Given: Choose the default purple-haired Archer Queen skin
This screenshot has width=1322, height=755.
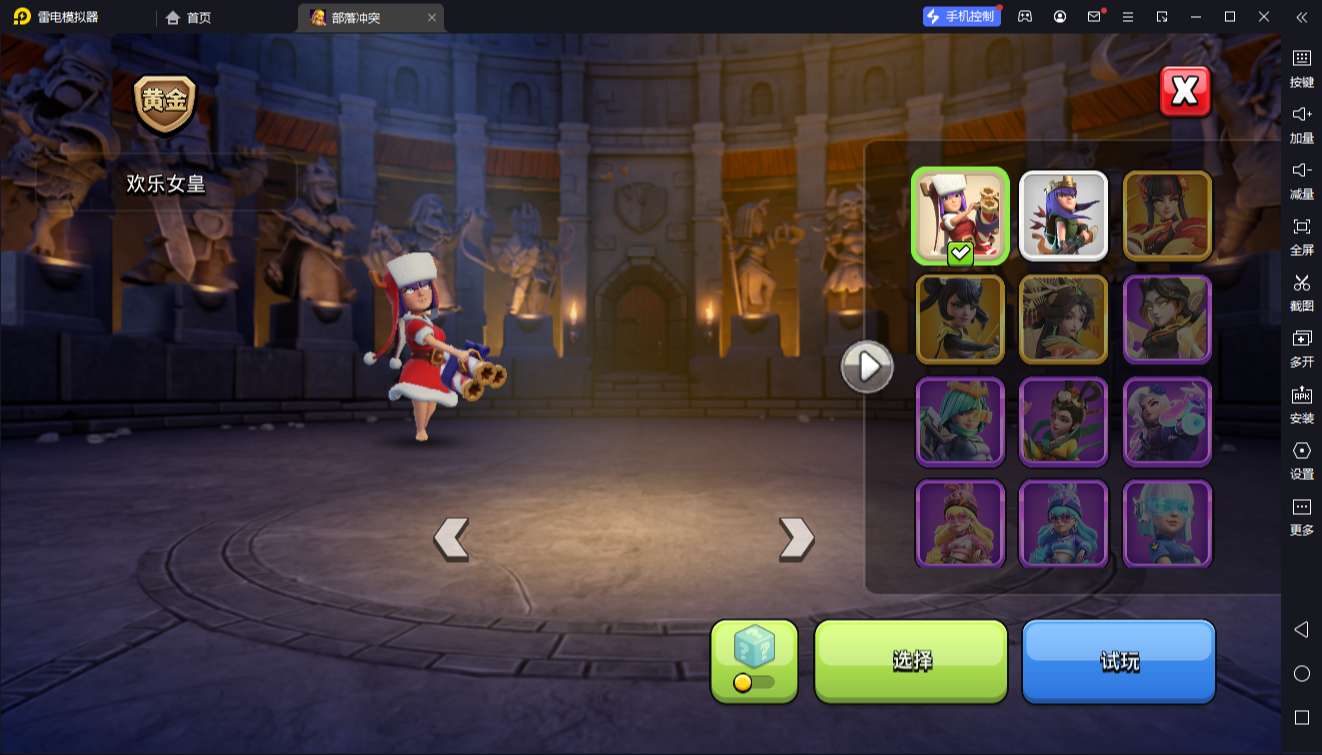Looking at the screenshot, I should [1063, 216].
